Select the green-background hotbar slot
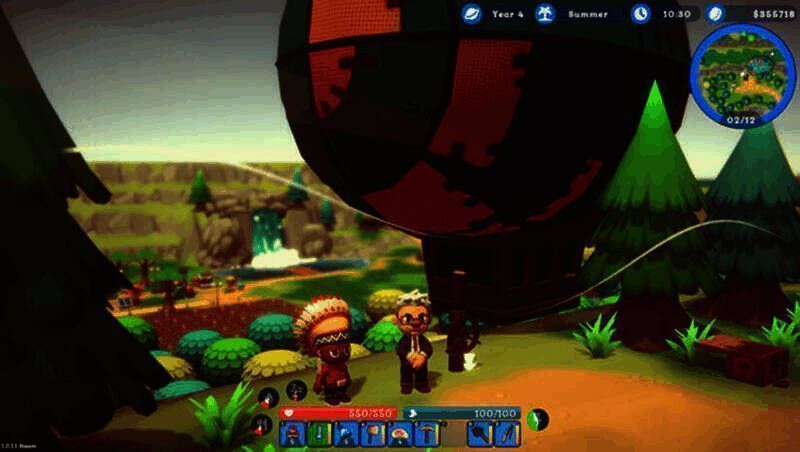 tap(319, 434)
